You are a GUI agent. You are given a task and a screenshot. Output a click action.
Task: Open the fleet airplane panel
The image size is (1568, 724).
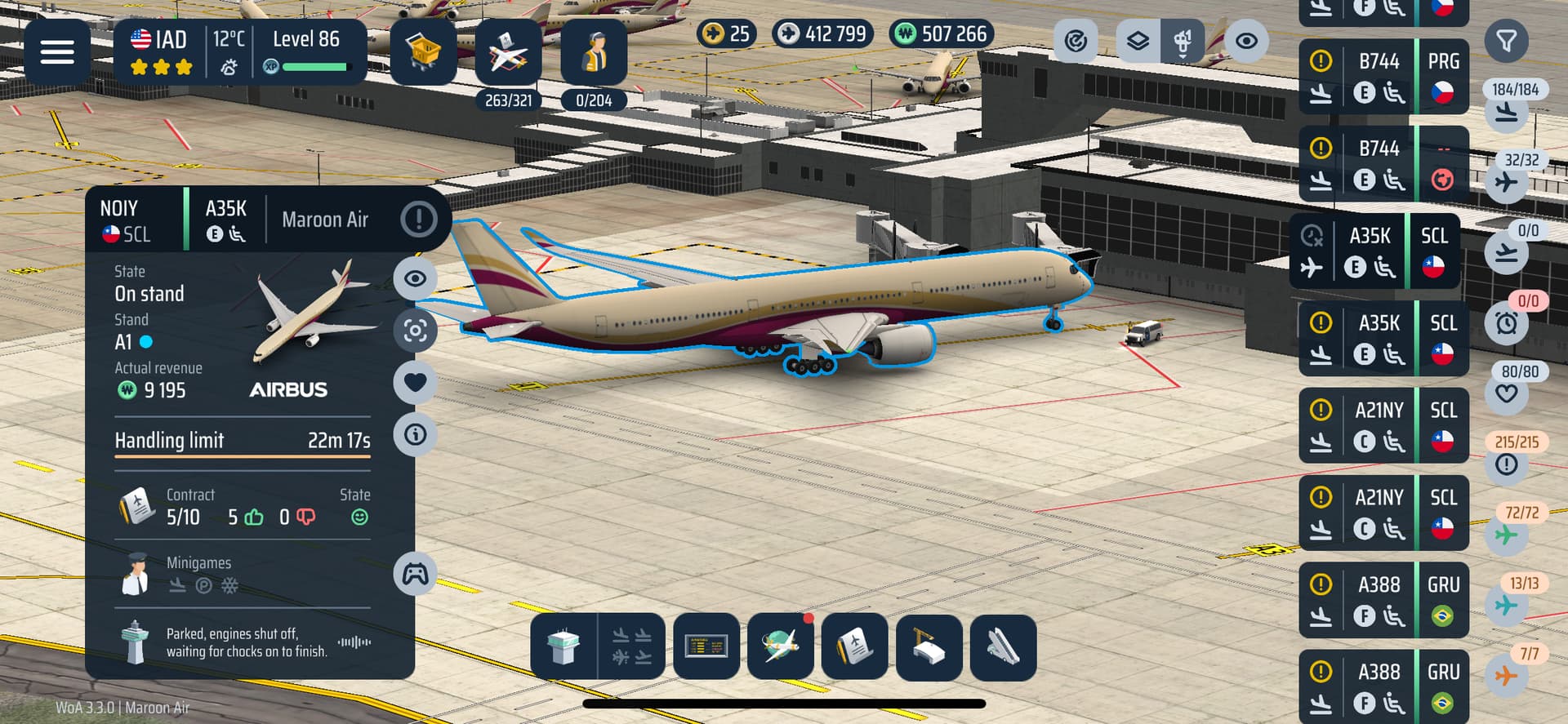point(508,52)
